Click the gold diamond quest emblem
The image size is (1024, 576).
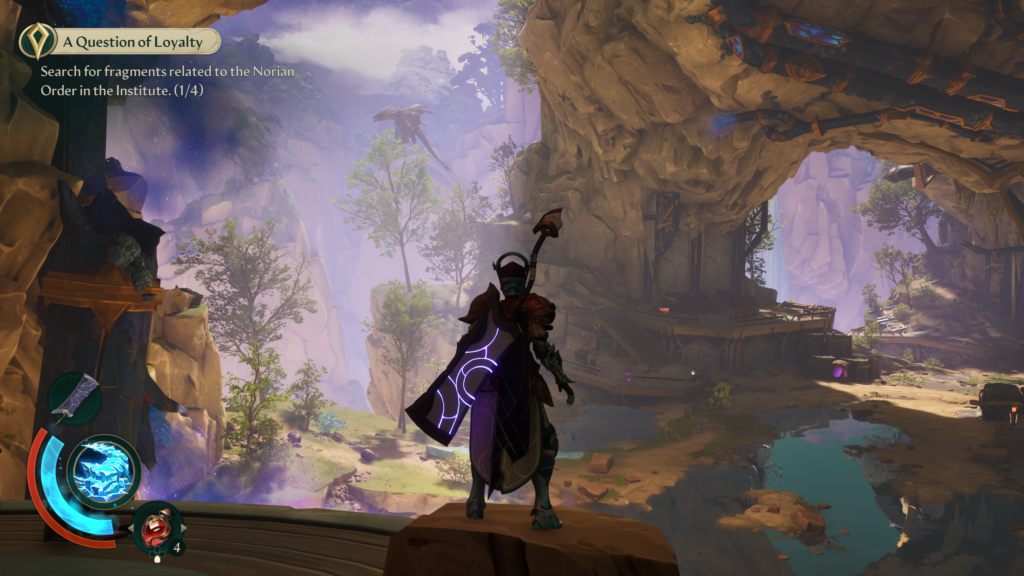(x=36, y=41)
